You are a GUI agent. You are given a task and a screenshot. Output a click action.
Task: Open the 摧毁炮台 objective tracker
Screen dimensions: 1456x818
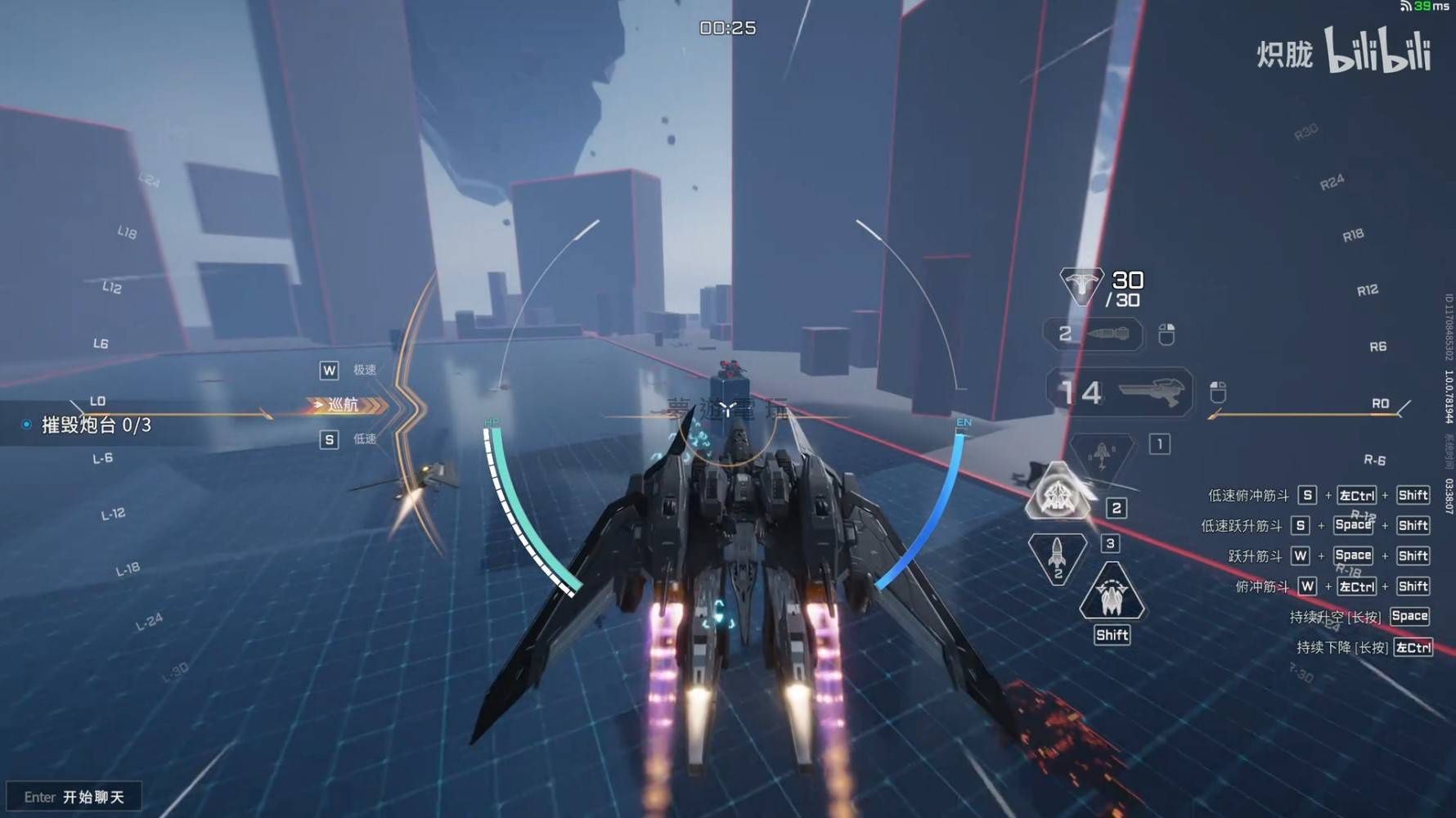tap(96, 425)
